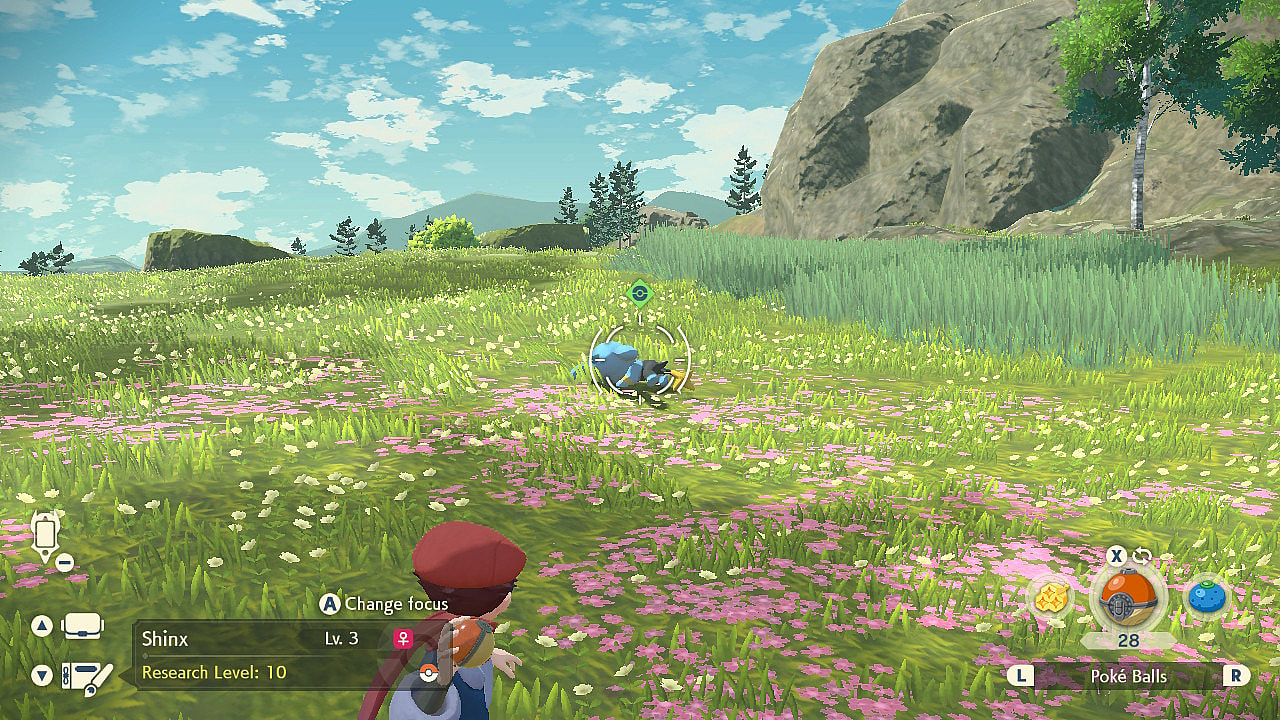This screenshot has width=1280, height=720.
Task: Click the Poké Balls item name bar
Action: pyautogui.click(x=1128, y=676)
